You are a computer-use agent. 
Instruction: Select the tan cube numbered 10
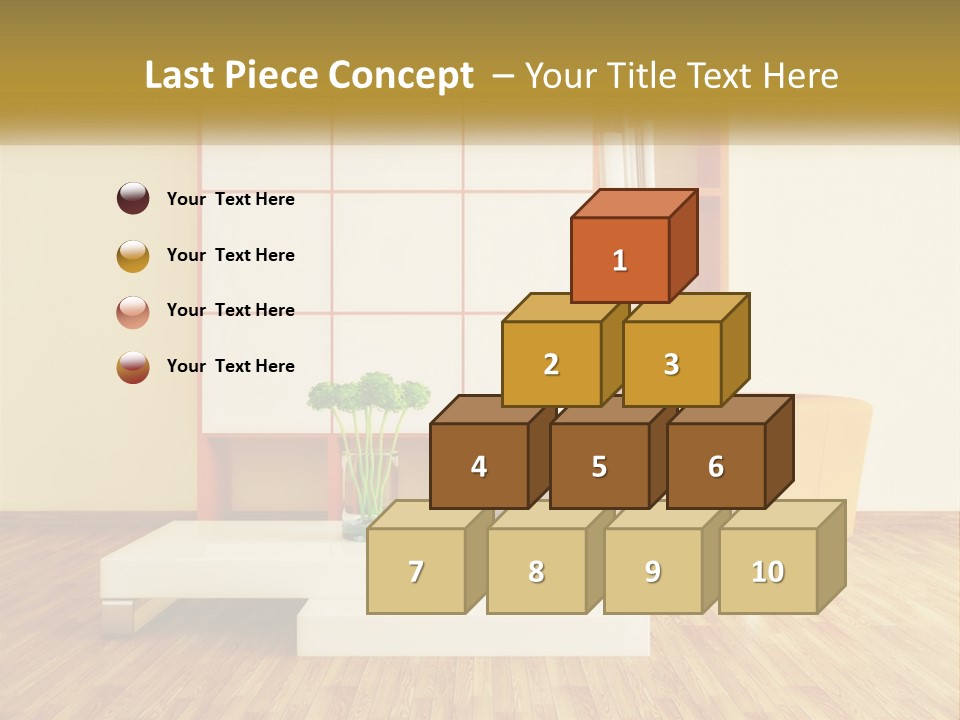[768, 571]
